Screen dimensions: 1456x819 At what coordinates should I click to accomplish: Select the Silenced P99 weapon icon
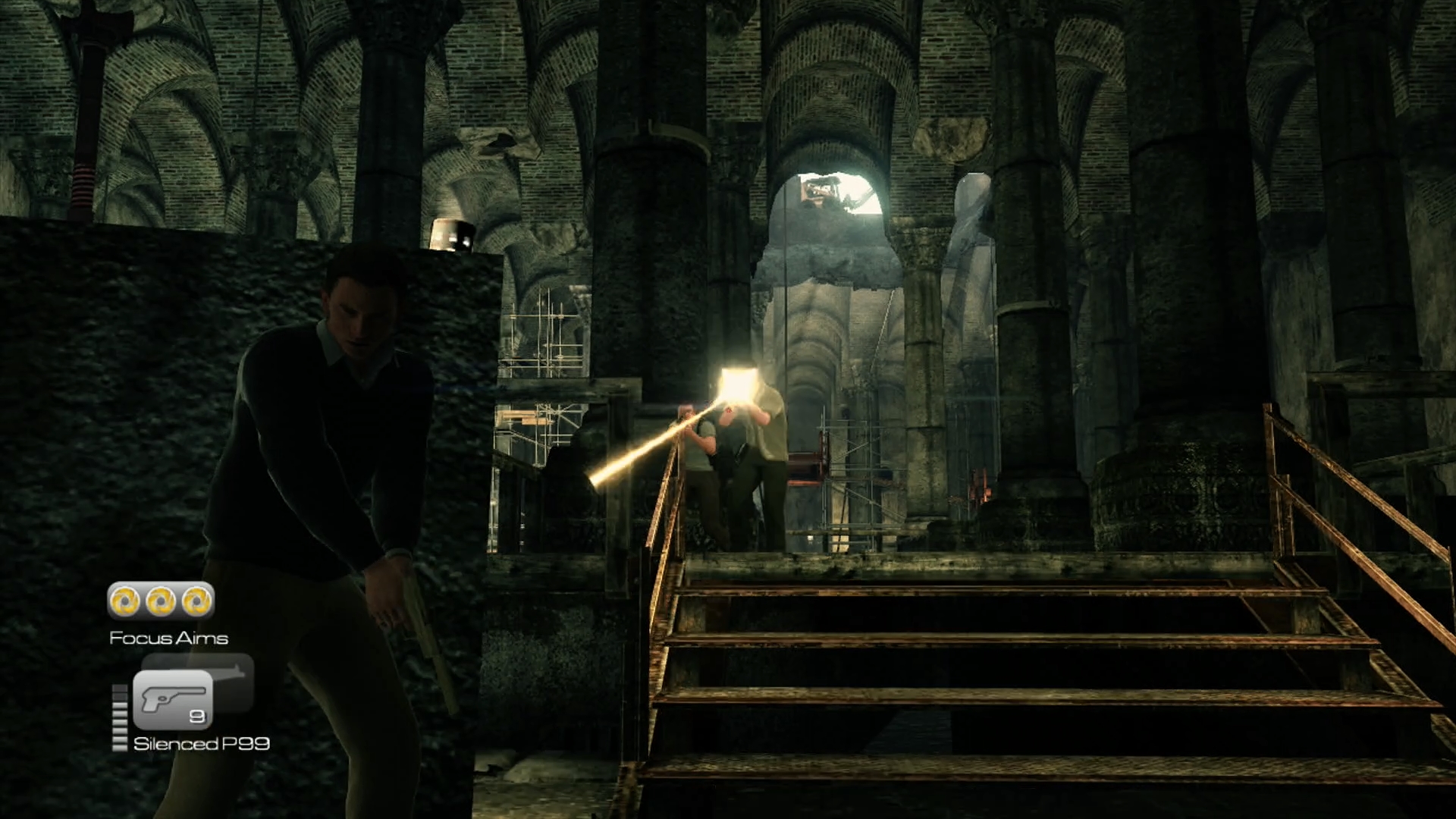click(x=173, y=699)
